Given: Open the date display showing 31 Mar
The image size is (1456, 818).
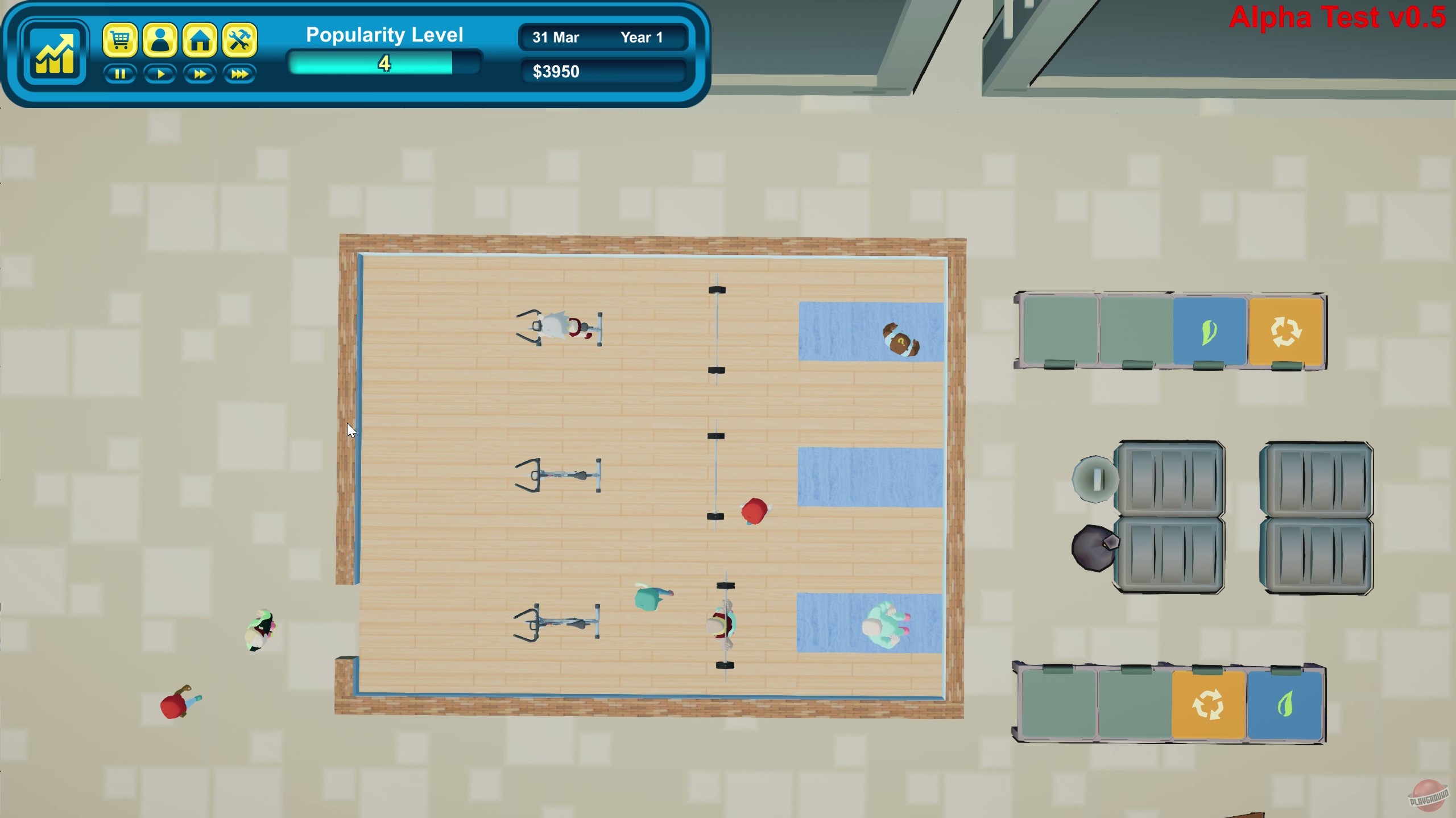Looking at the screenshot, I should click(x=555, y=38).
